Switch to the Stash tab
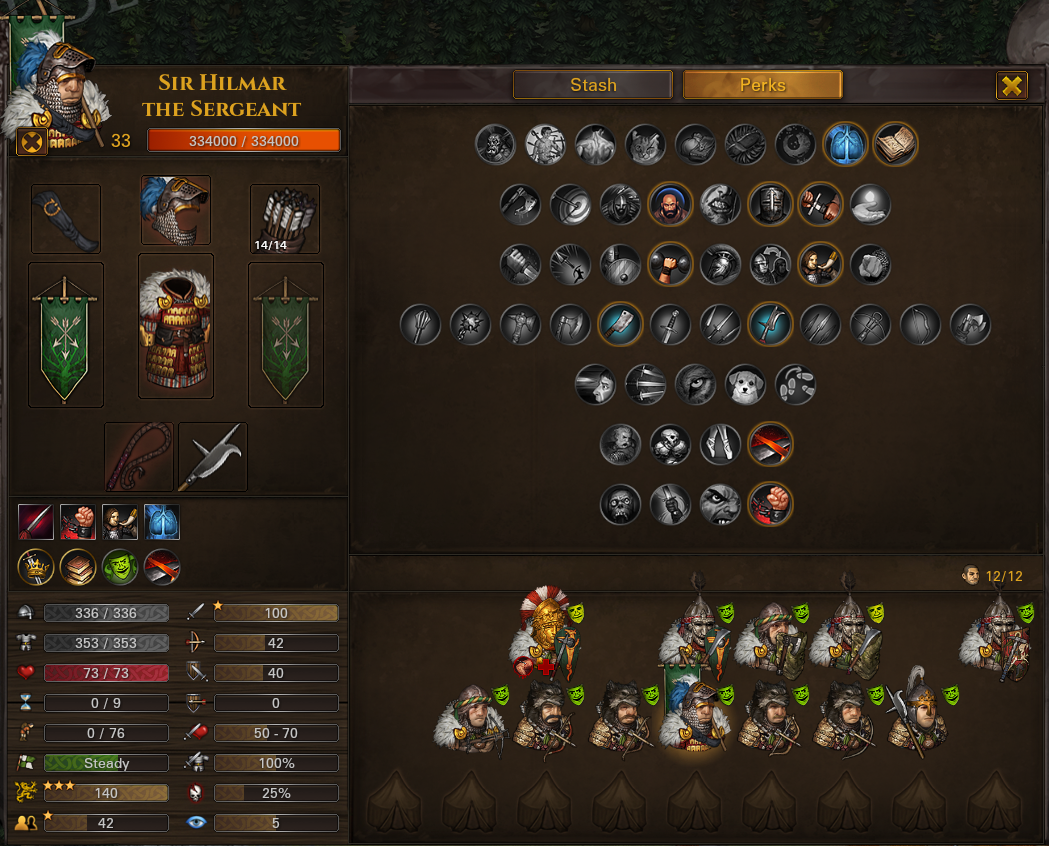 point(593,85)
